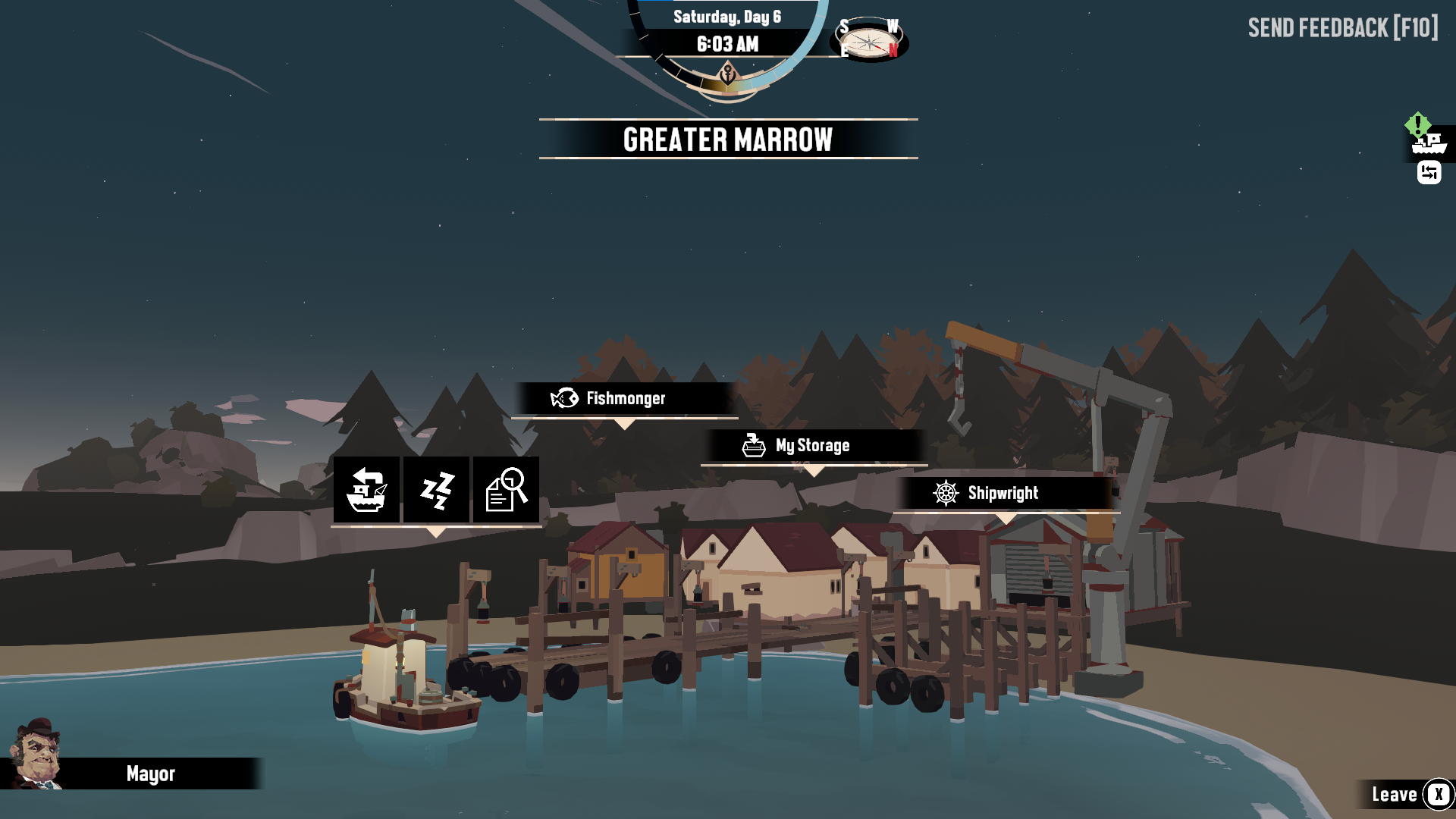Select the undock boat icon
This screenshot has width=1456, height=819.
pos(367,490)
